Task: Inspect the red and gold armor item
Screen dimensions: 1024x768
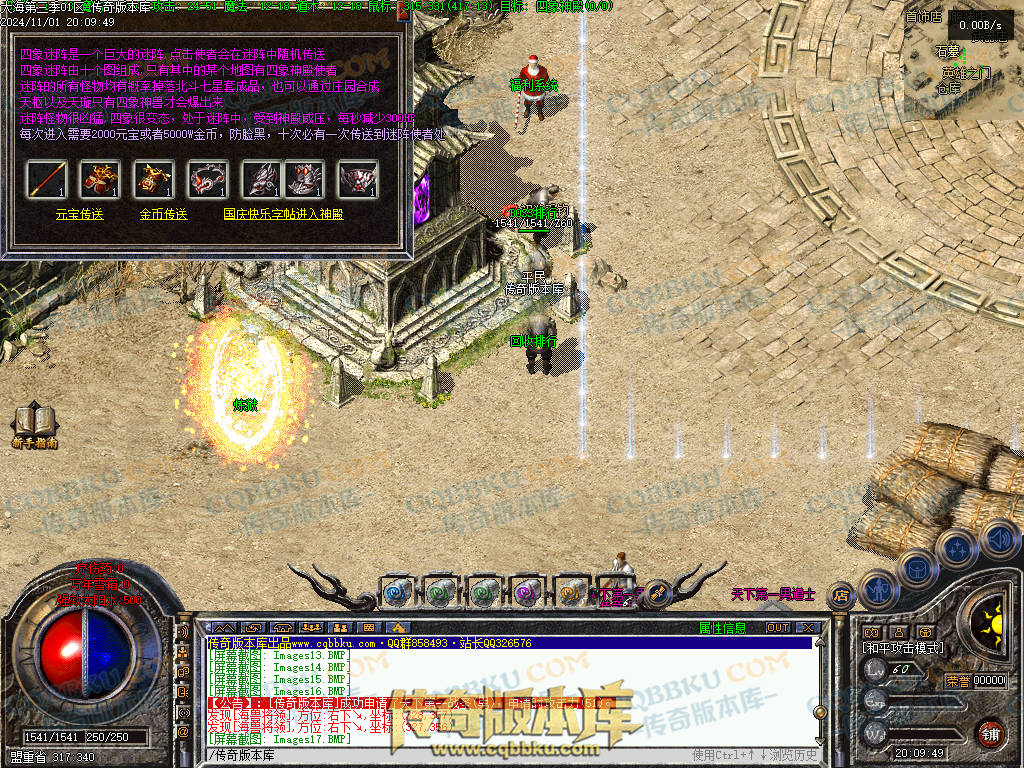Action: [100, 179]
